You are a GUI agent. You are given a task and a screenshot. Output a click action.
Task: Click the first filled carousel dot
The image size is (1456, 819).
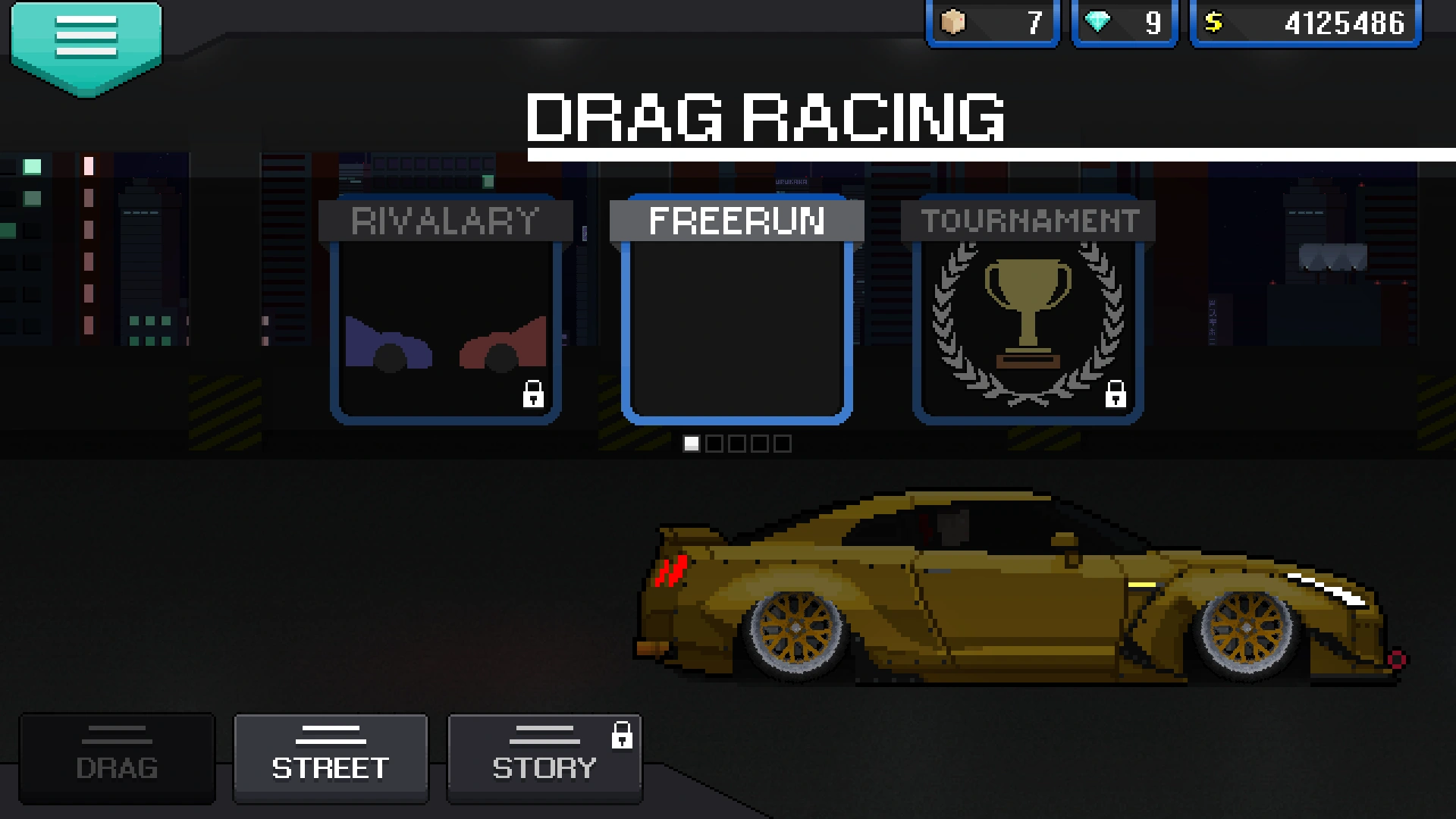[x=692, y=443]
